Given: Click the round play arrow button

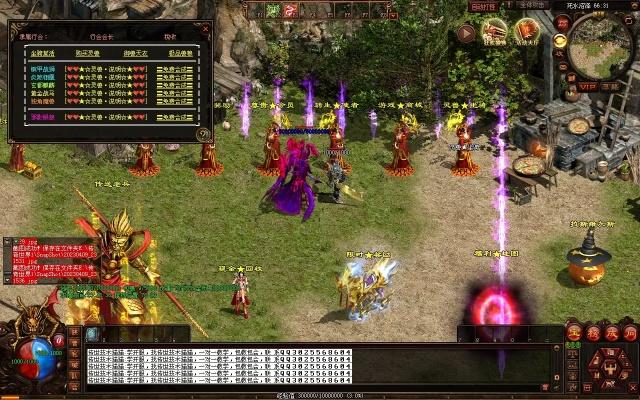Looking at the screenshot, I should click(466, 33).
